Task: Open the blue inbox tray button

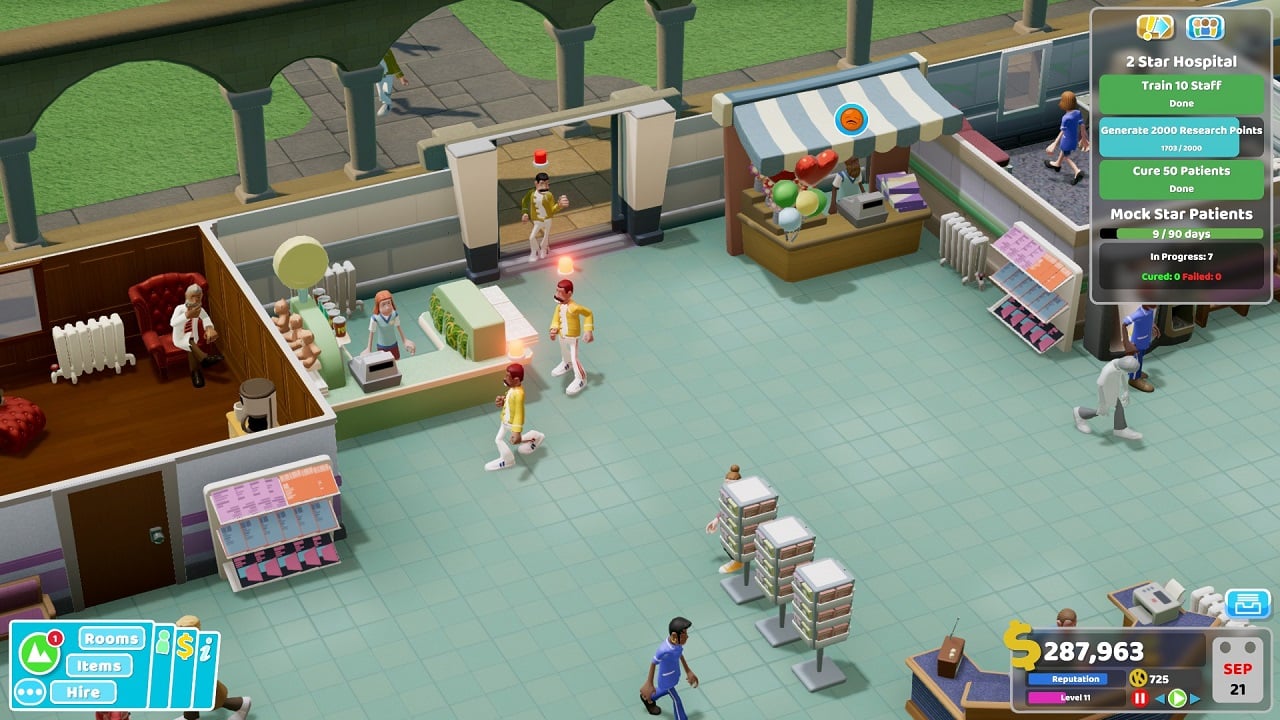Action: 1247,604
